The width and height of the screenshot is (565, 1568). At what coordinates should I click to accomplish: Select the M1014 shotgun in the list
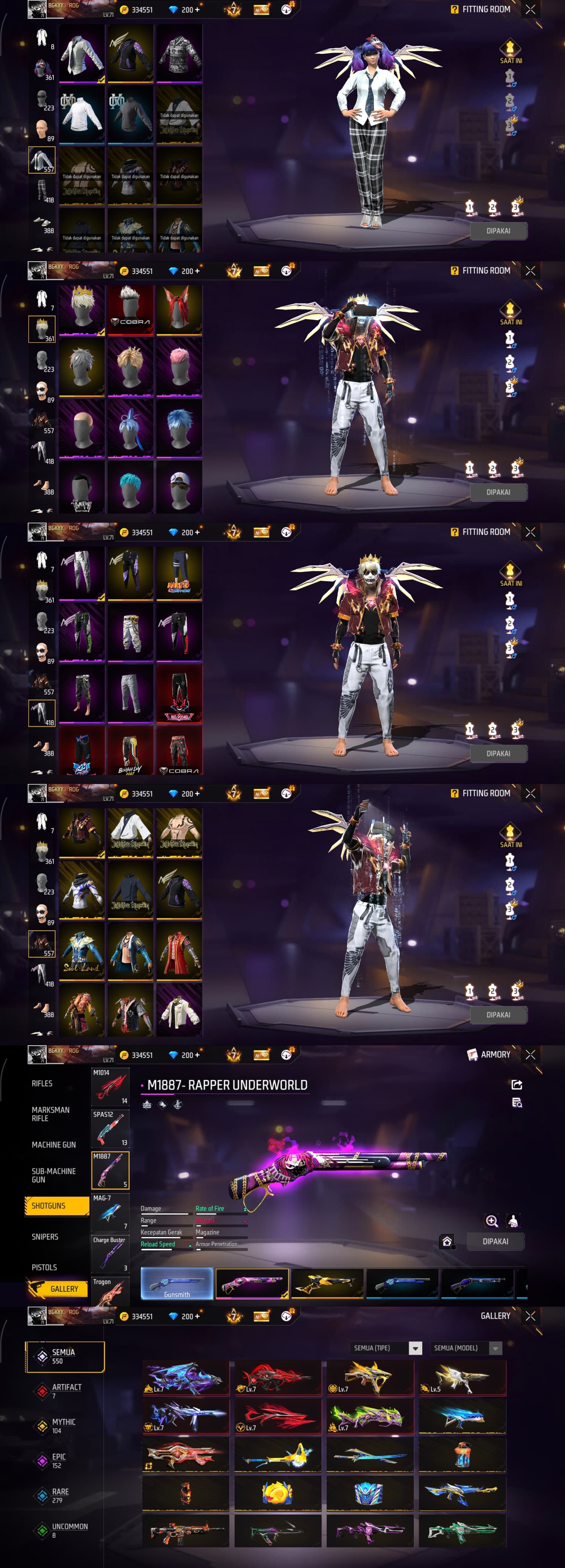coord(110,1087)
